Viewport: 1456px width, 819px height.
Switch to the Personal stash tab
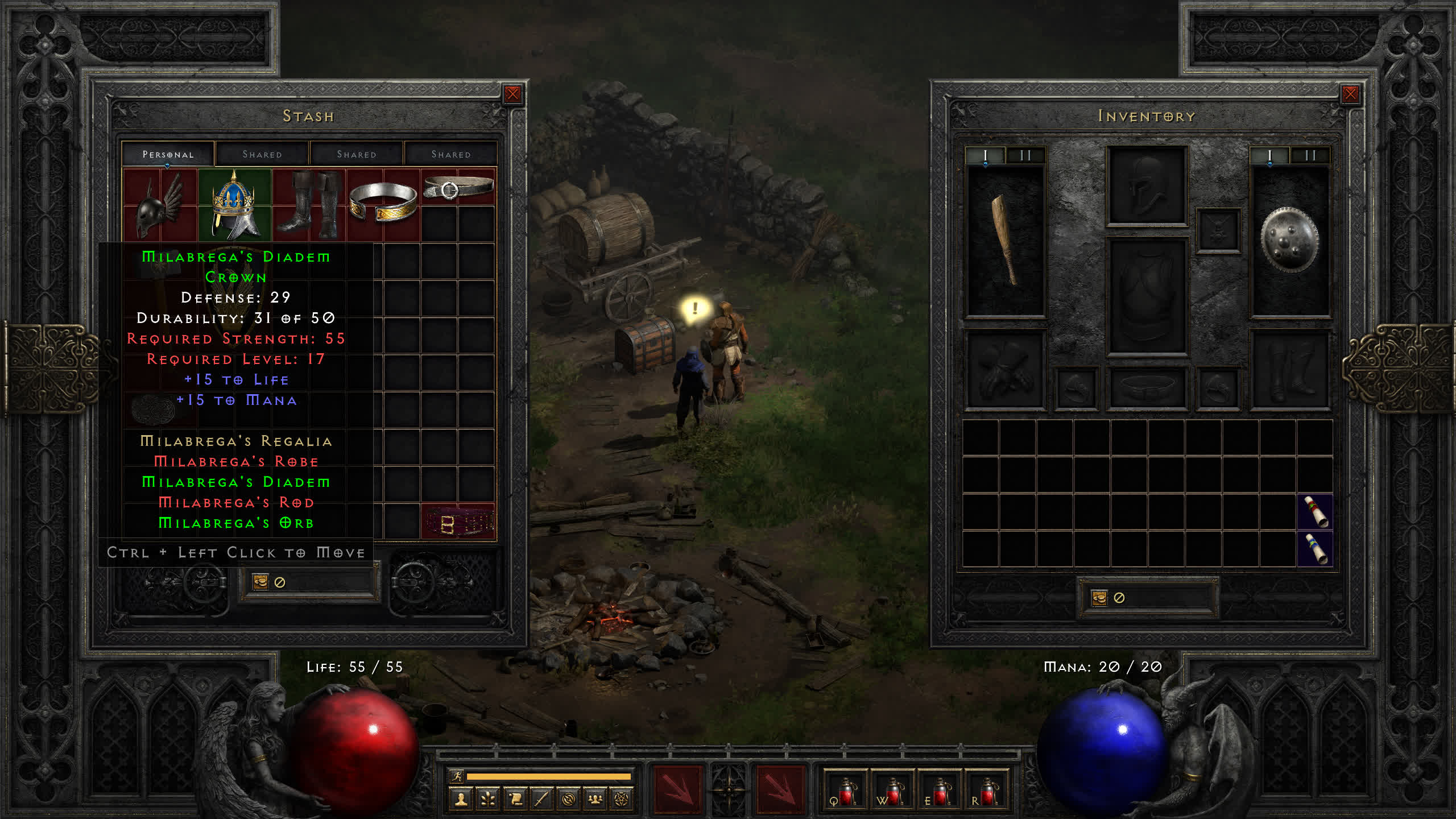tap(168, 154)
